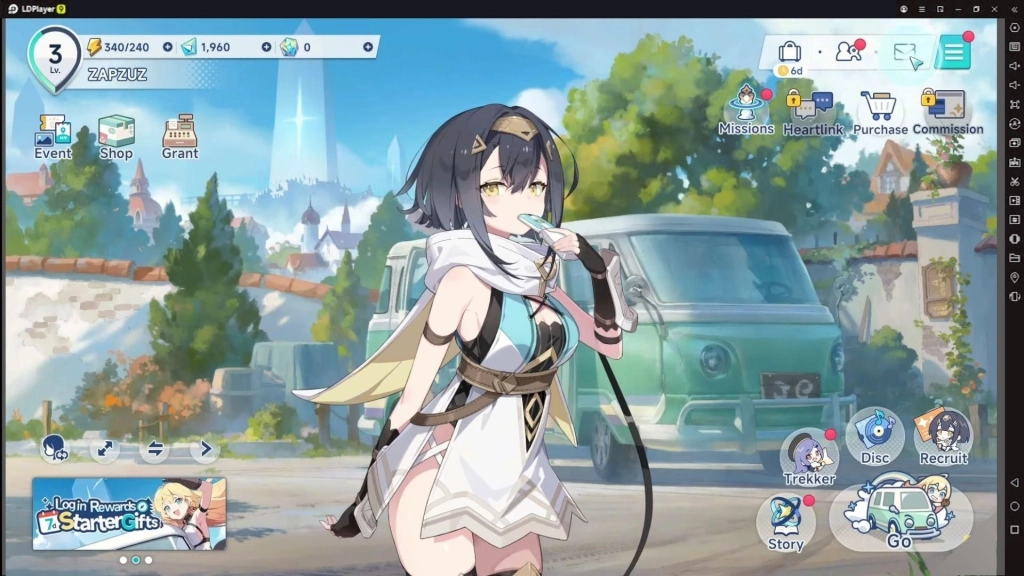Open the mailbox envelope icon
Image resolution: width=1024 pixels, height=576 pixels.
(x=906, y=54)
